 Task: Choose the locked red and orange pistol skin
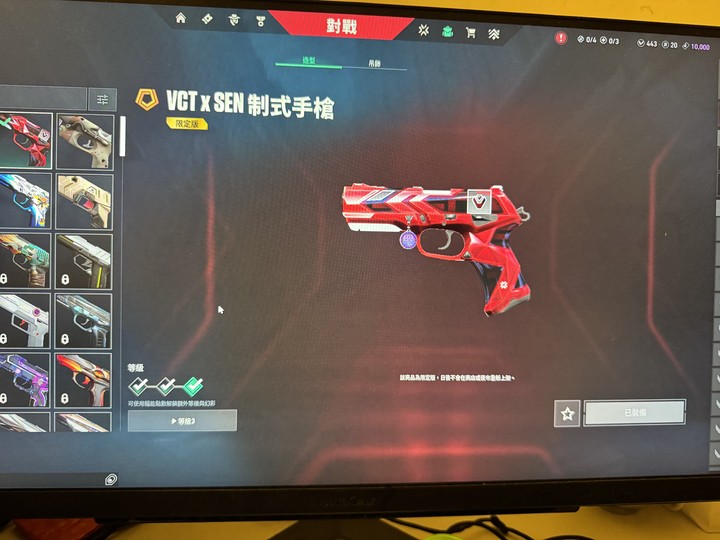(x=84, y=378)
